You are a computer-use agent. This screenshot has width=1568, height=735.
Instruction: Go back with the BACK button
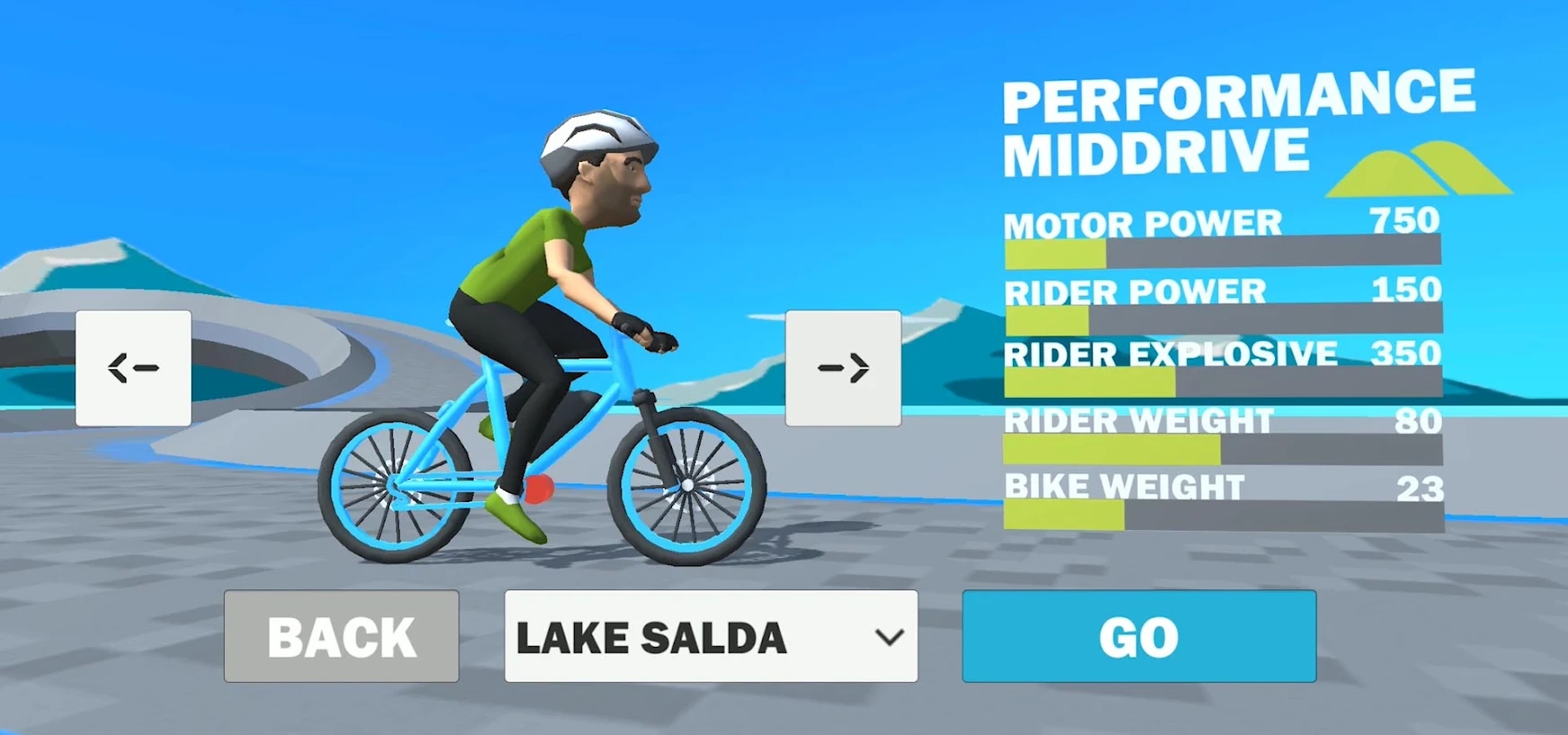click(341, 636)
